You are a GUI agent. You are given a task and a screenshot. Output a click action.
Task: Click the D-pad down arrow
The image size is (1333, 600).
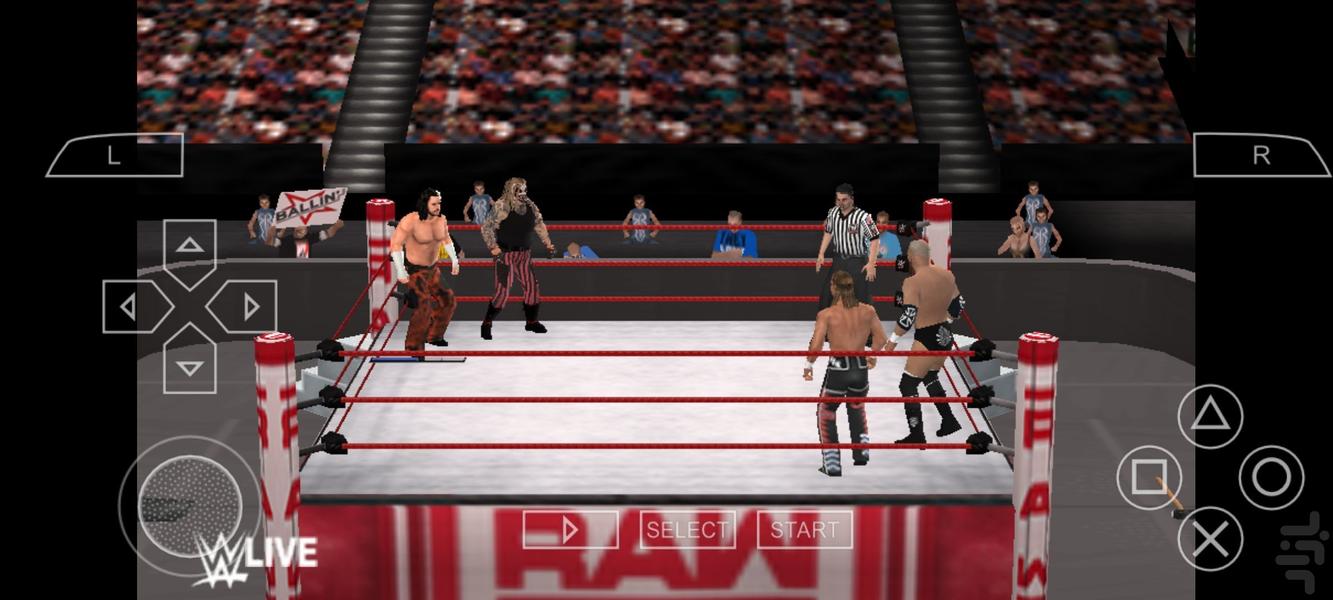(x=190, y=367)
